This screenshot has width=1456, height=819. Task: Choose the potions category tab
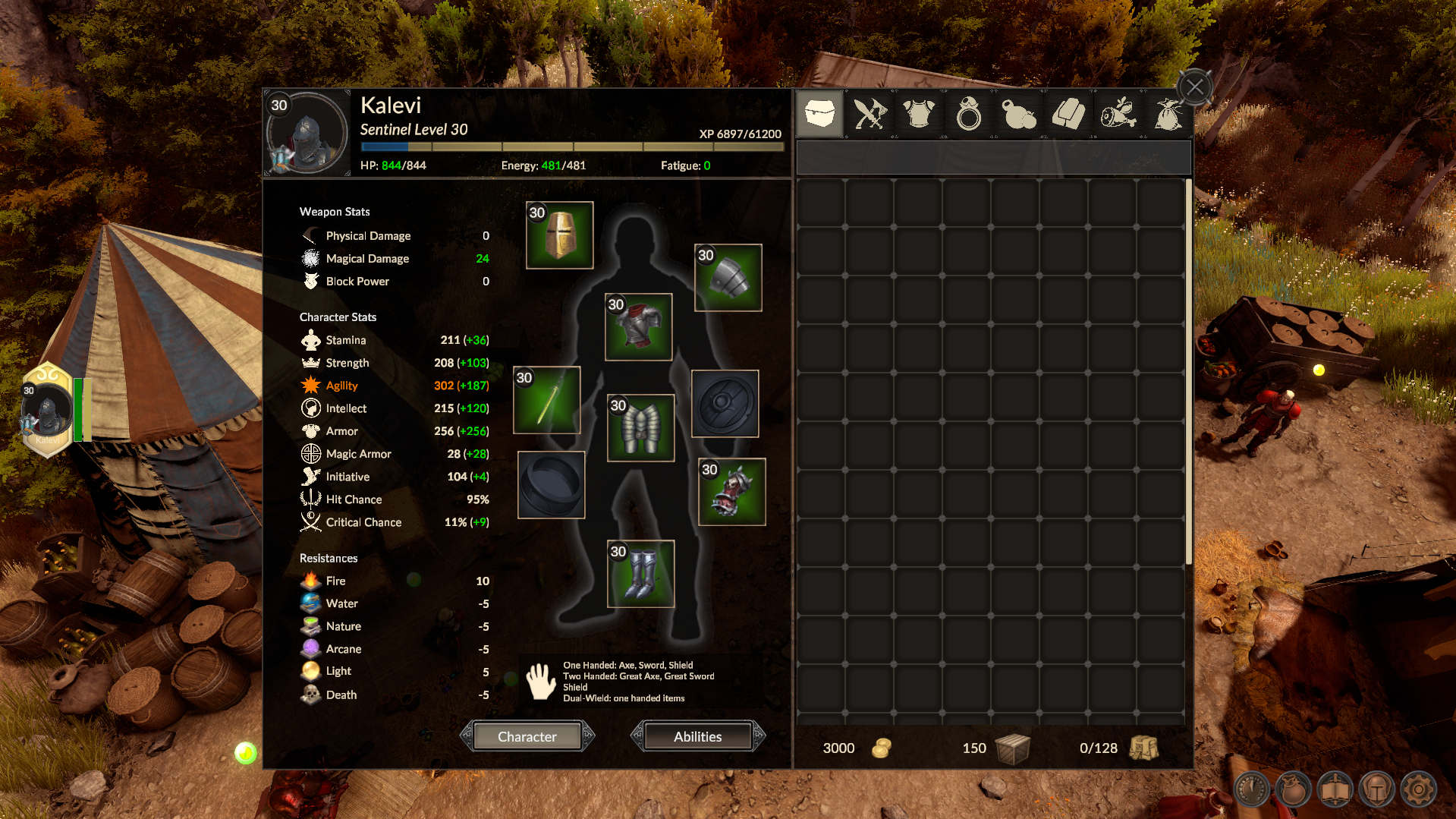coord(1018,114)
